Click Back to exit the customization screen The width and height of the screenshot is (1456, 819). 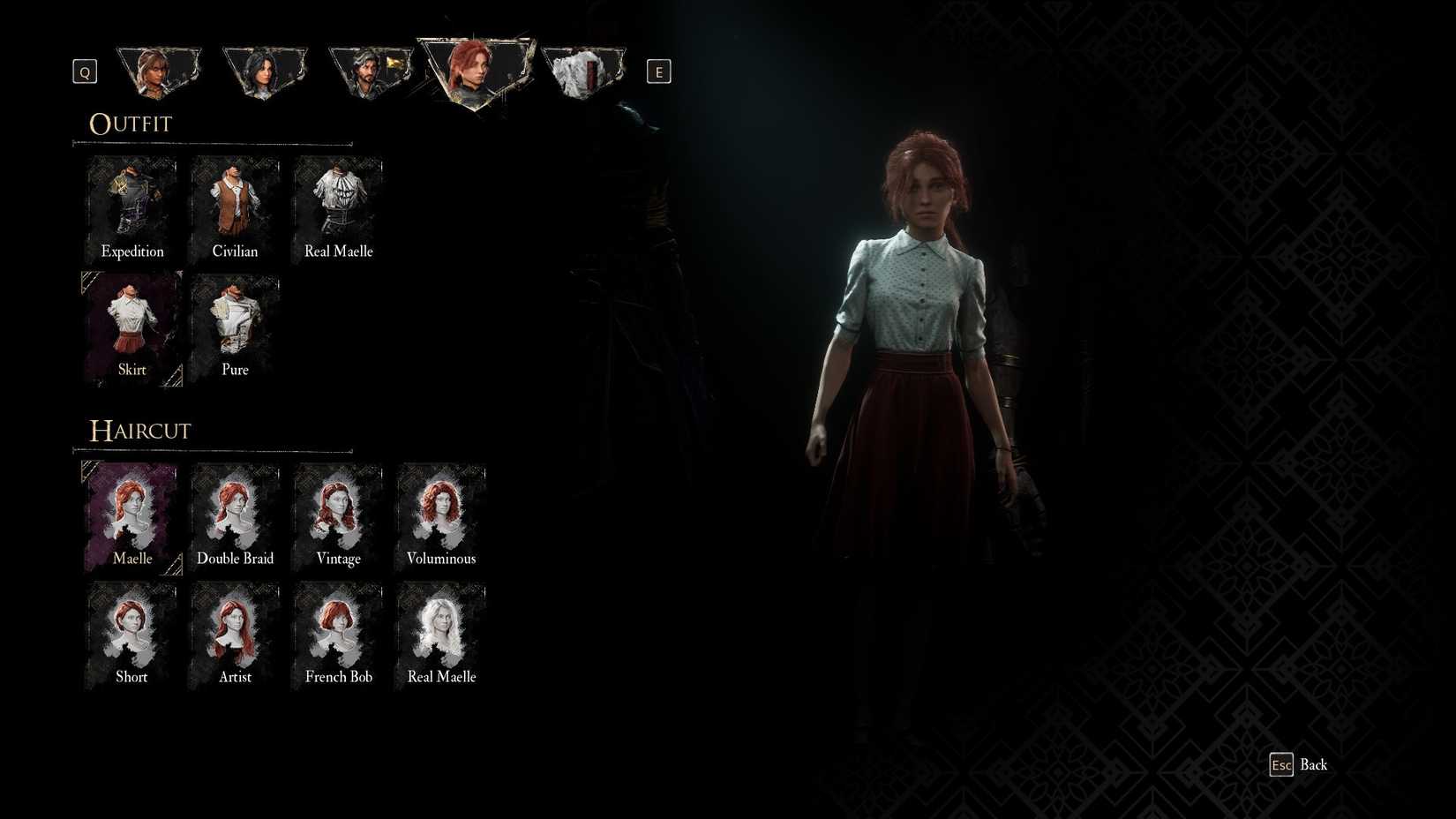(x=1305, y=765)
